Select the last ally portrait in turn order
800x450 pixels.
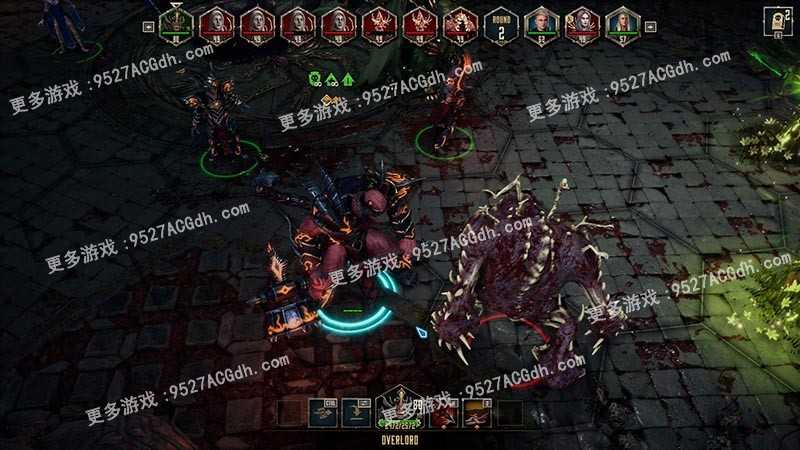point(624,23)
